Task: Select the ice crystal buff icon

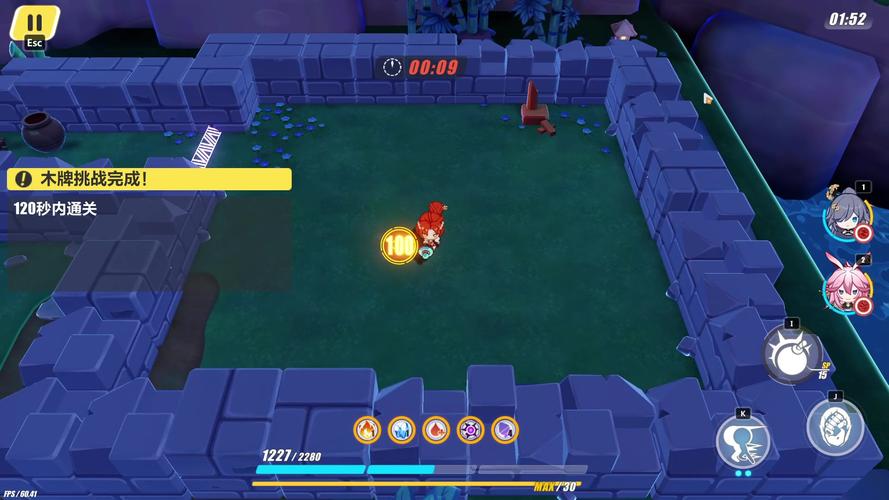Action: pos(401,430)
